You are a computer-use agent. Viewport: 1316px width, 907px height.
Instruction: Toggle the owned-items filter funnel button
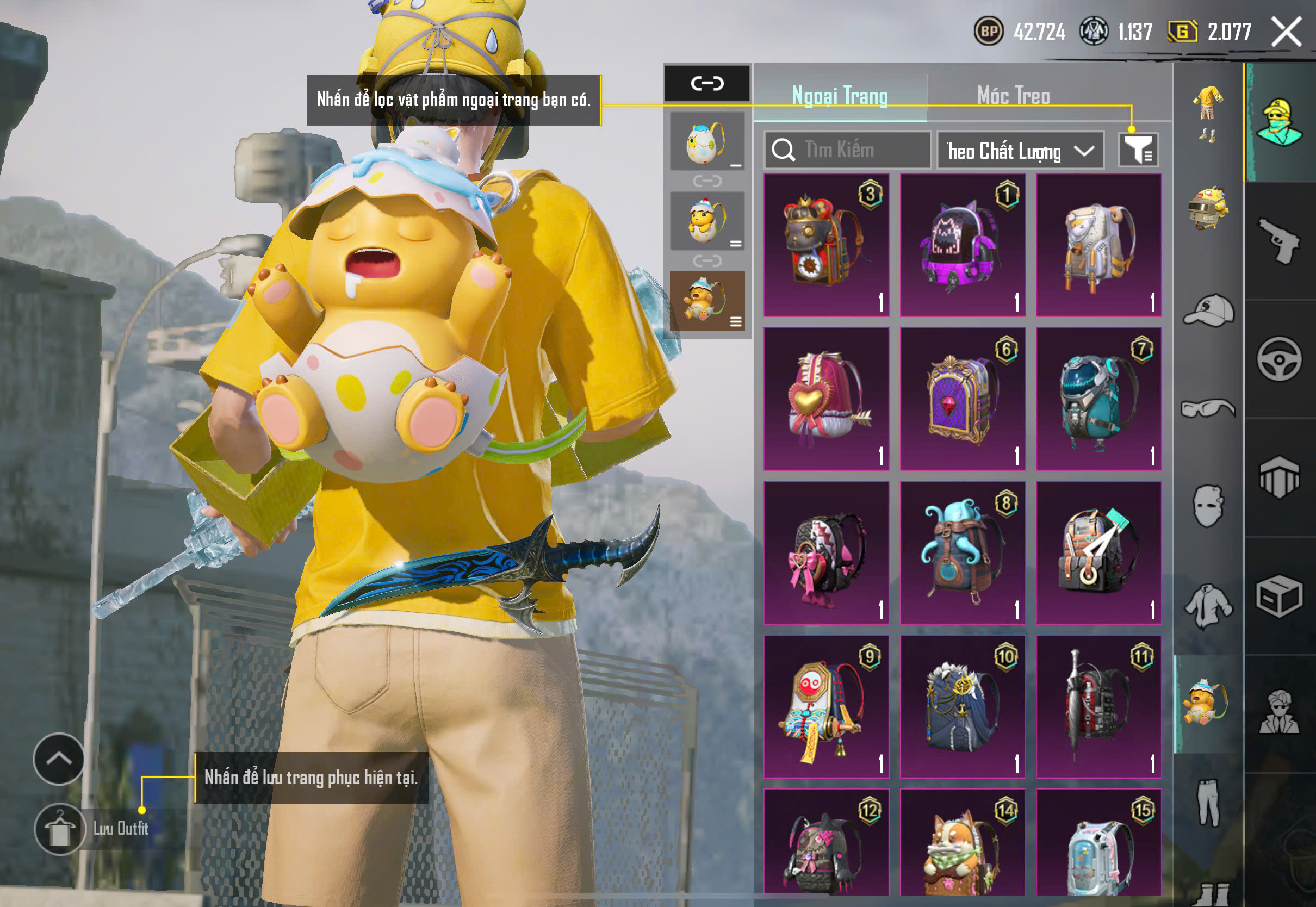1138,150
